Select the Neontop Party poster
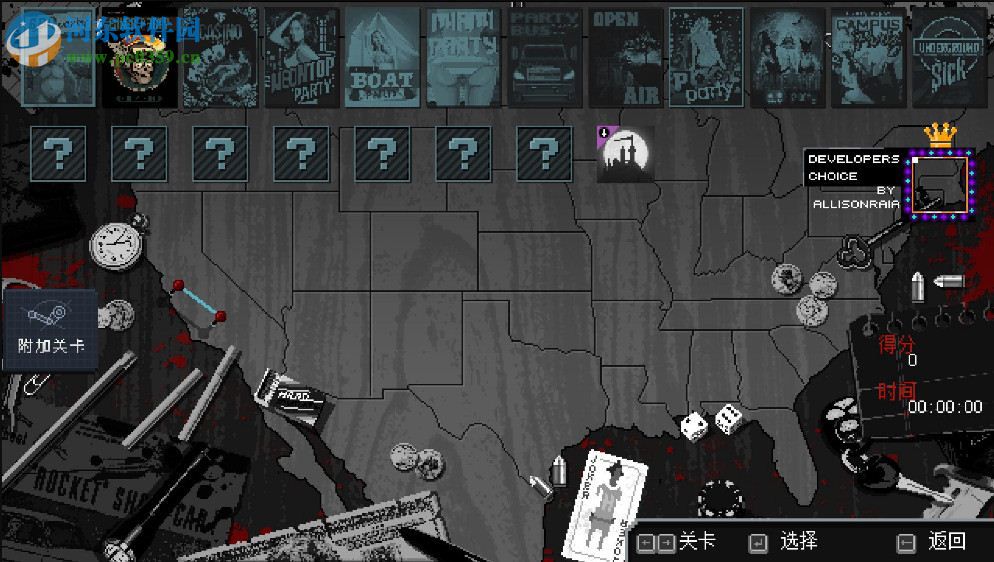994x562 pixels. coord(300,57)
